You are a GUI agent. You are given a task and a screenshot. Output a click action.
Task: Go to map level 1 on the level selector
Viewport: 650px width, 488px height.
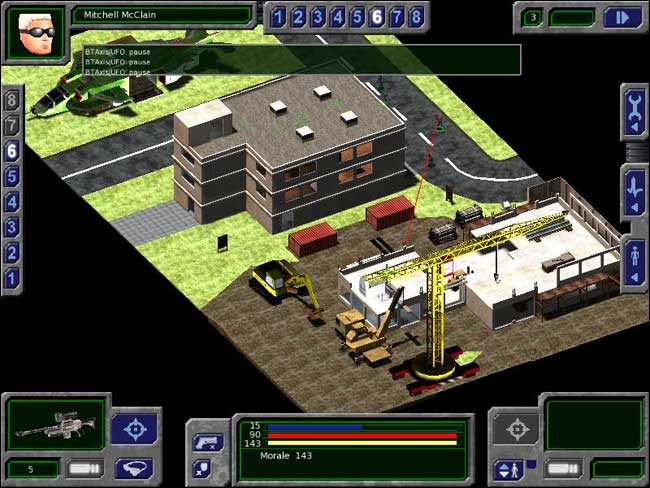click(12, 279)
